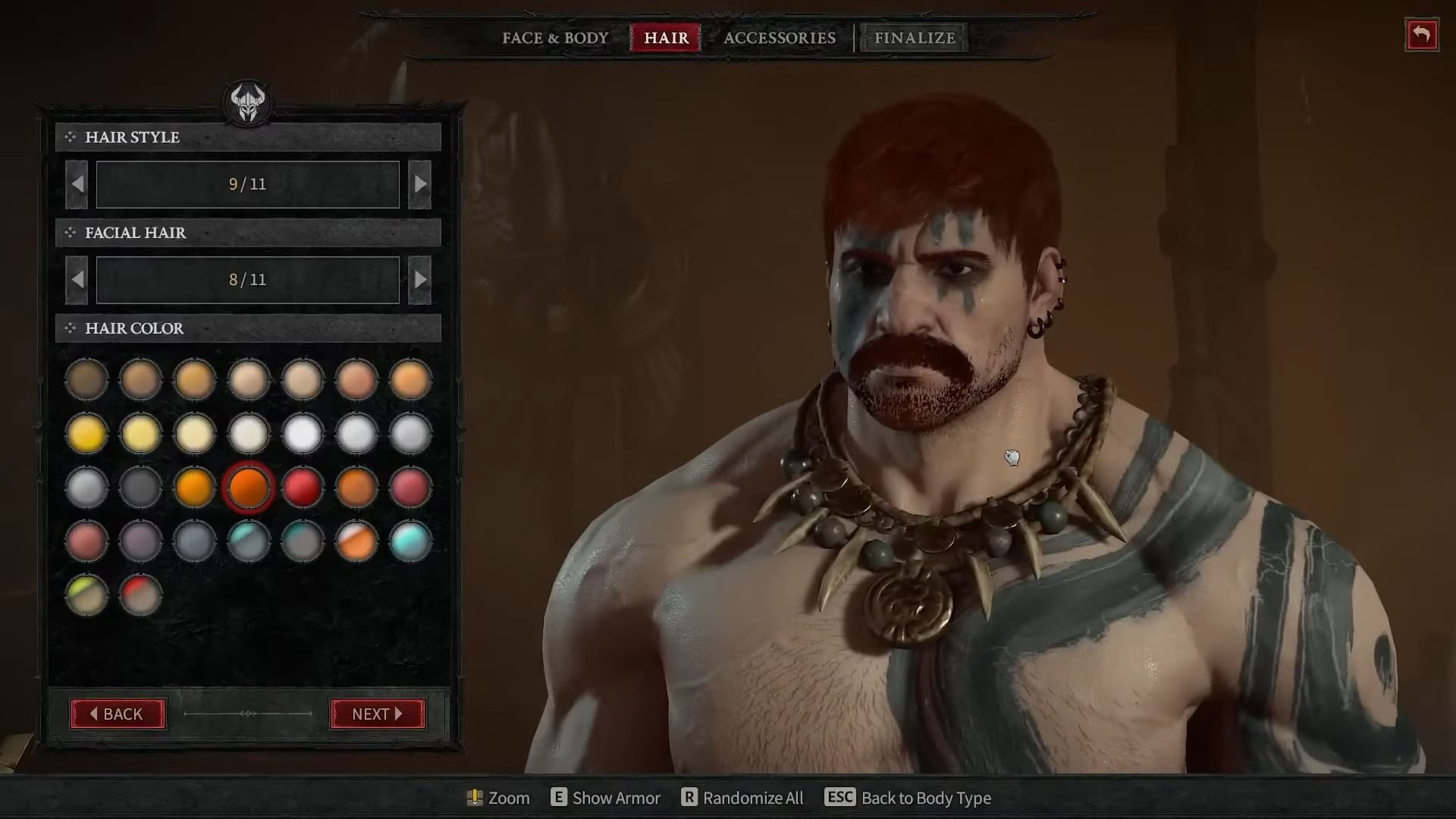This screenshot has width=1456, height=819.
Task: Advance to the next facial hair
Action: pyautogui.click(x=419, y=280)
